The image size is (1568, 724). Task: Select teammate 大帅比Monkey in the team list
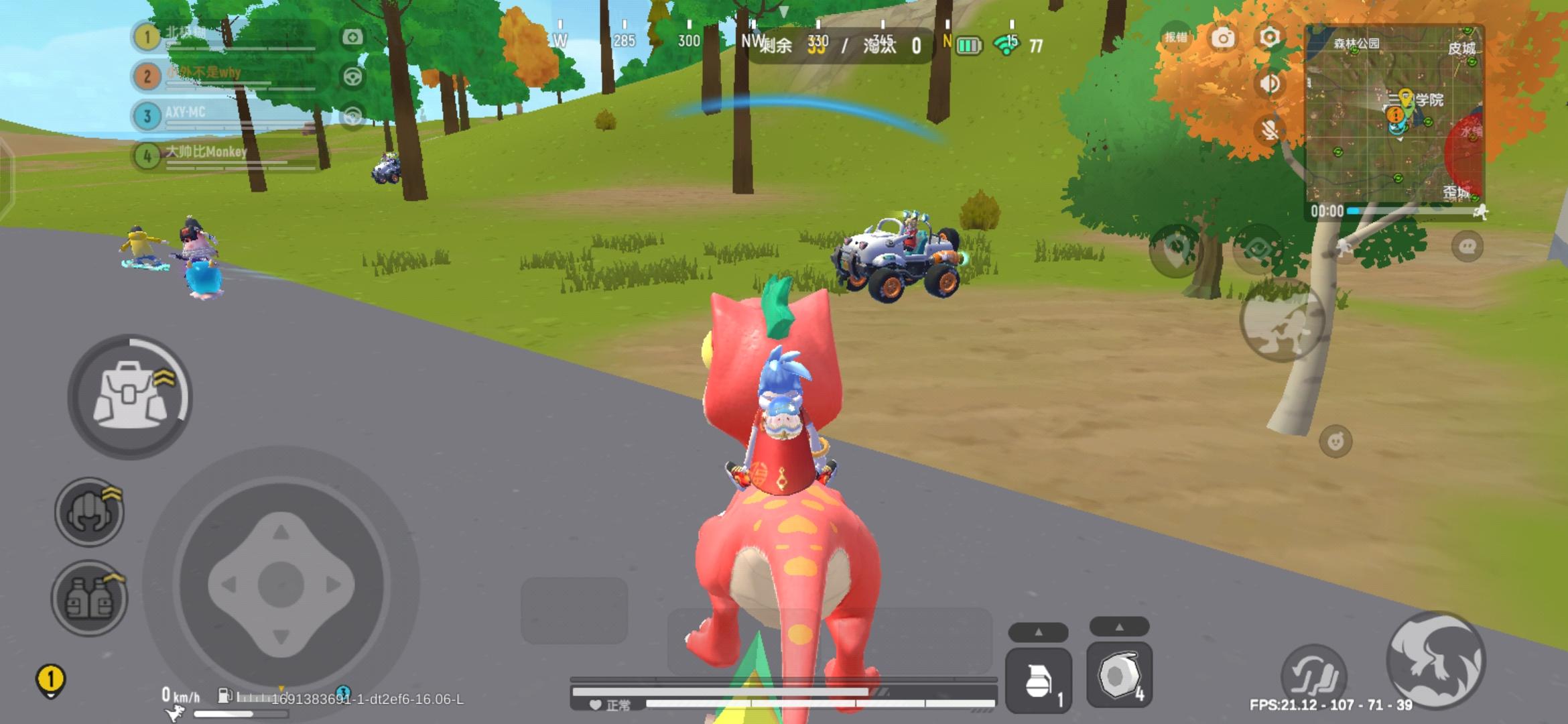[201, 153]
